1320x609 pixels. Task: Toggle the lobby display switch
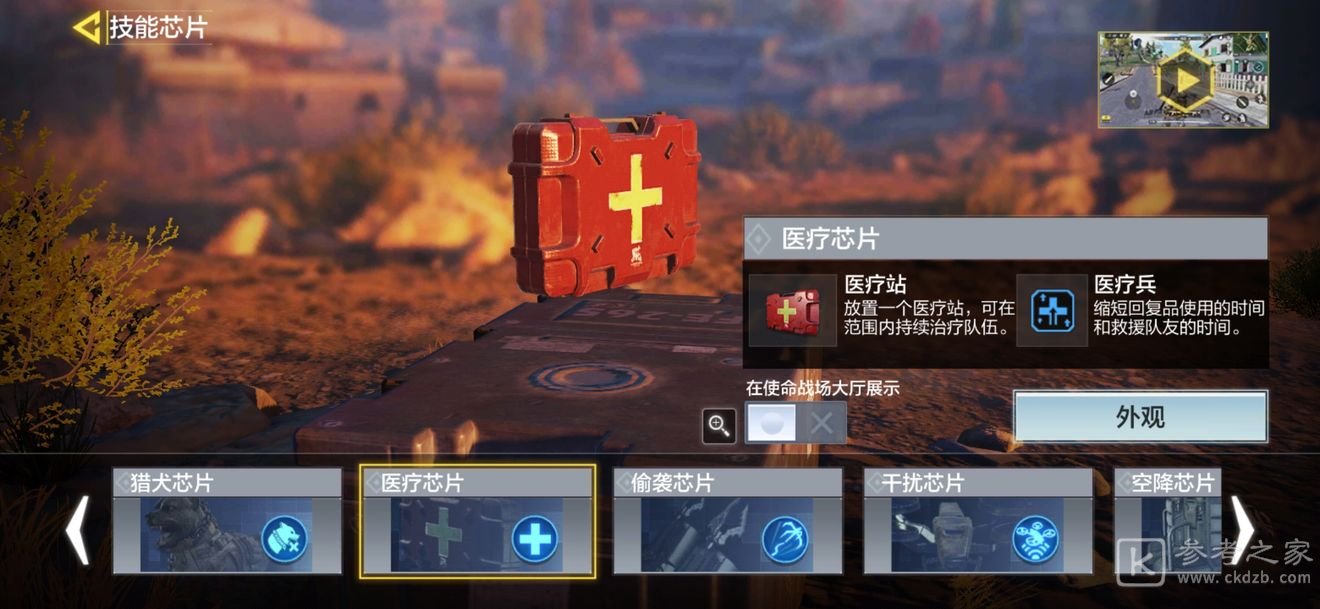coord(796,423)
